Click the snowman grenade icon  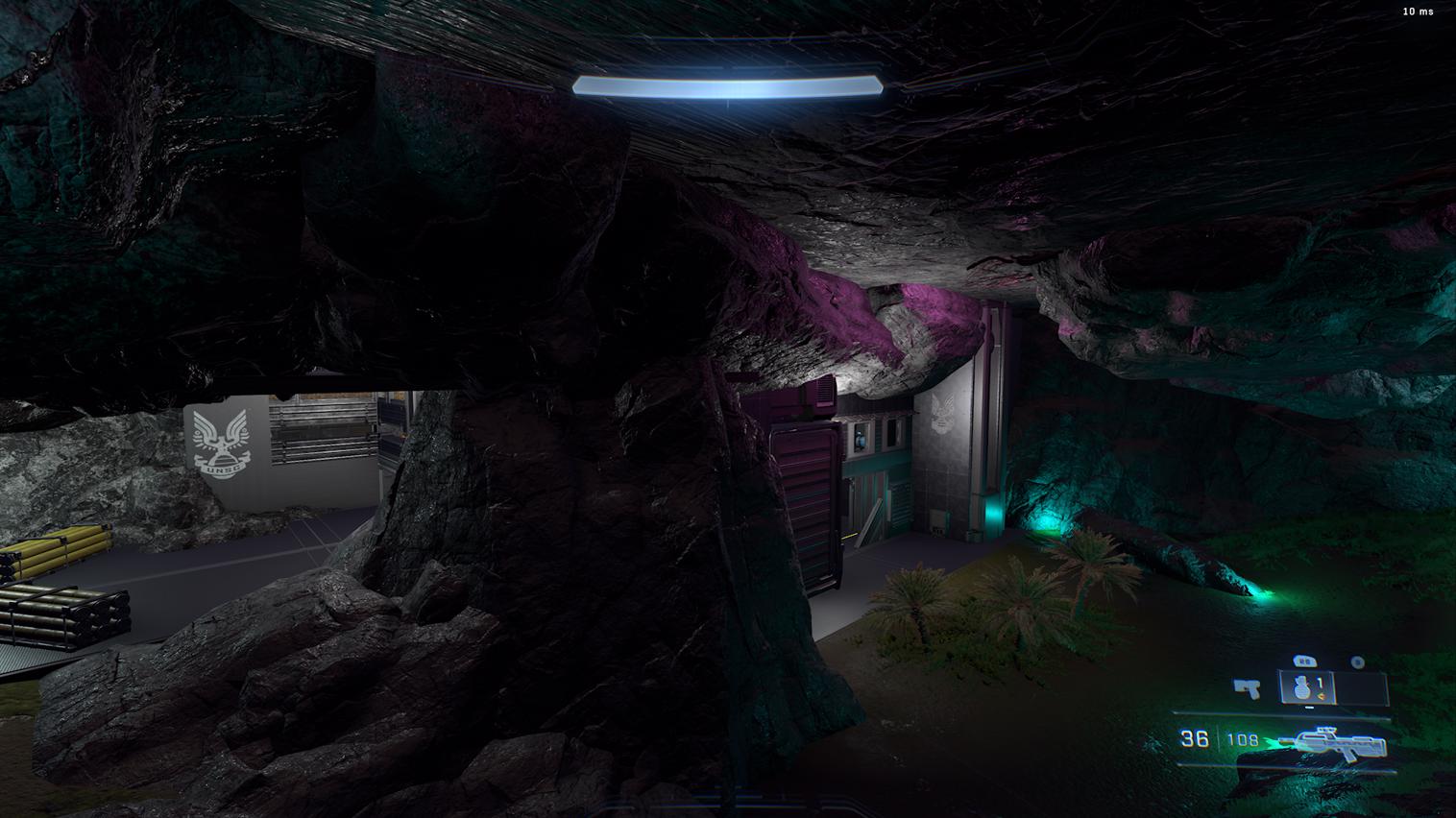[x=1302, y=687]
